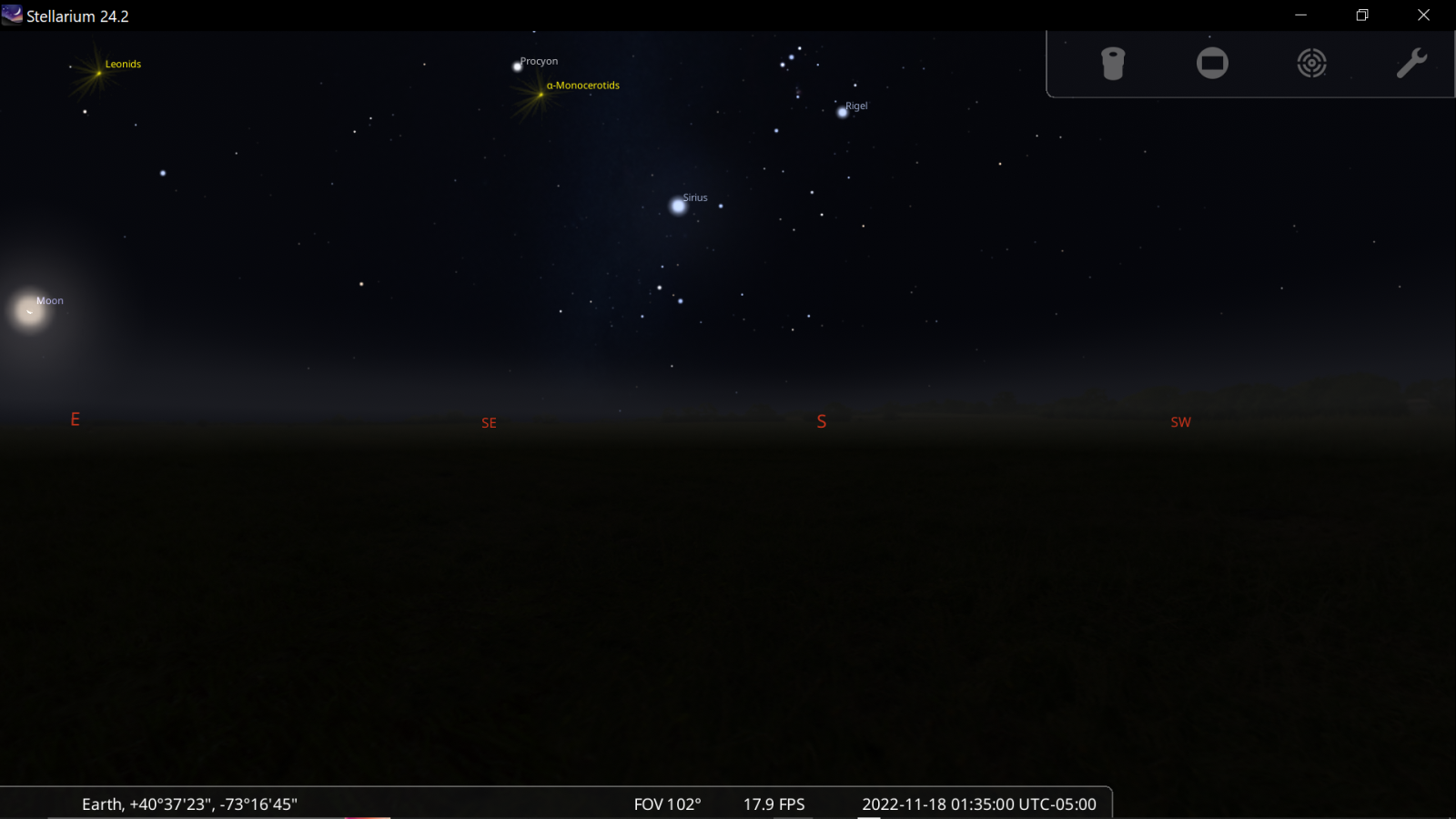1456x819 pixels.
Task: Close the Stellarium window
Action: pos(1424,15)
